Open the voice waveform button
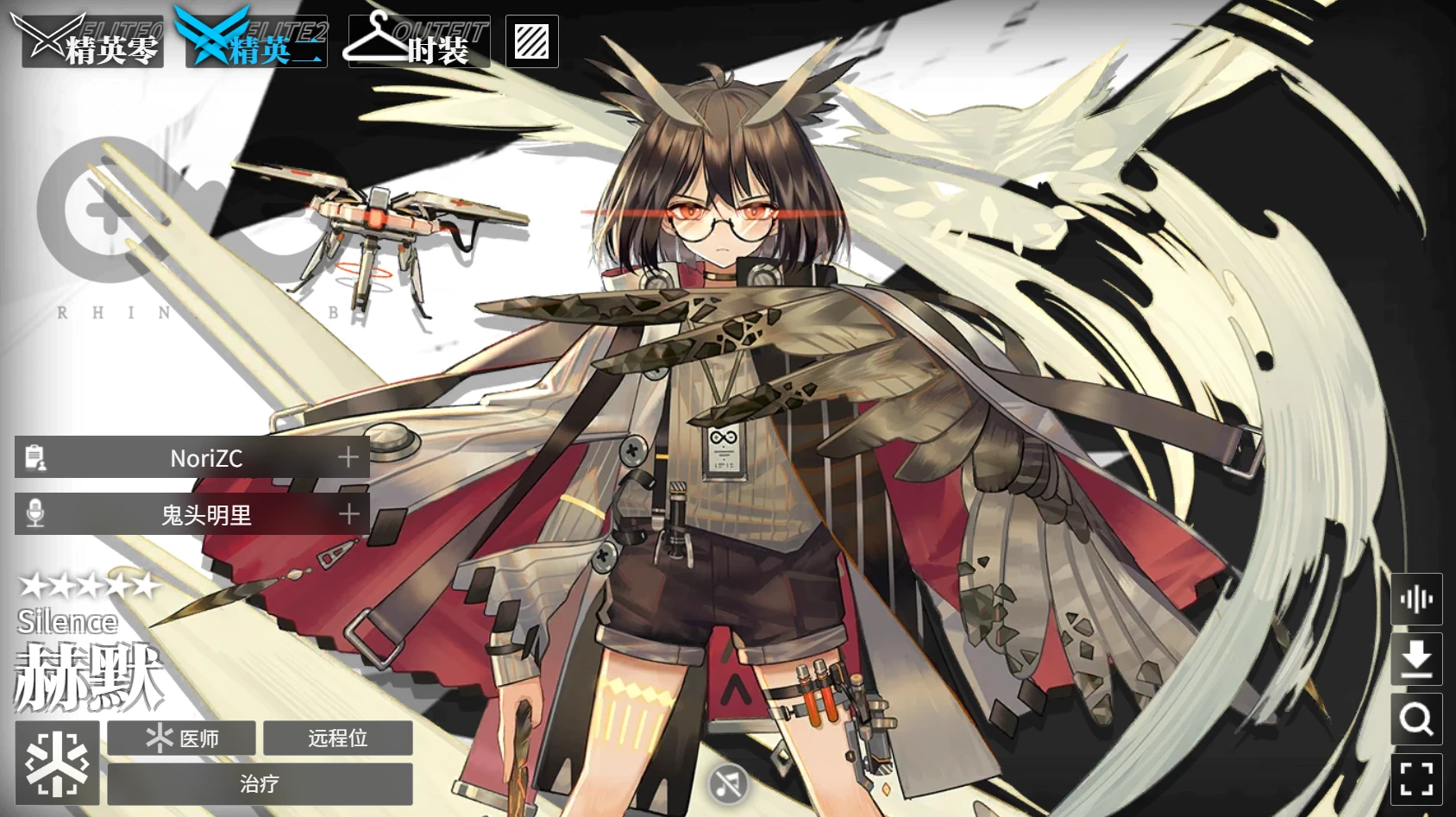The image size is (1456, 817). tap(1416, 599)
